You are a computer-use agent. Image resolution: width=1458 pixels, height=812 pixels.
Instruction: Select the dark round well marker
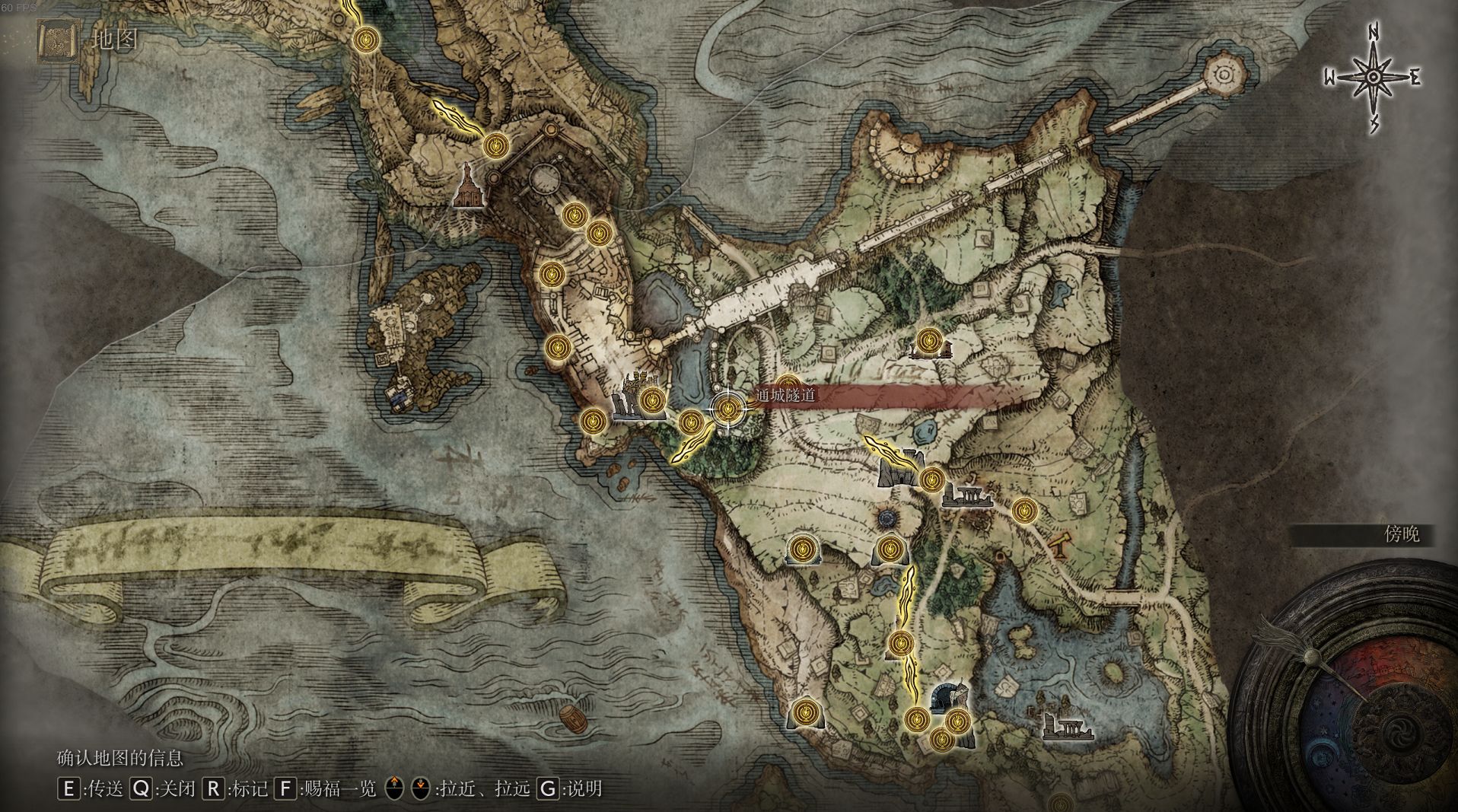point(887,519)
